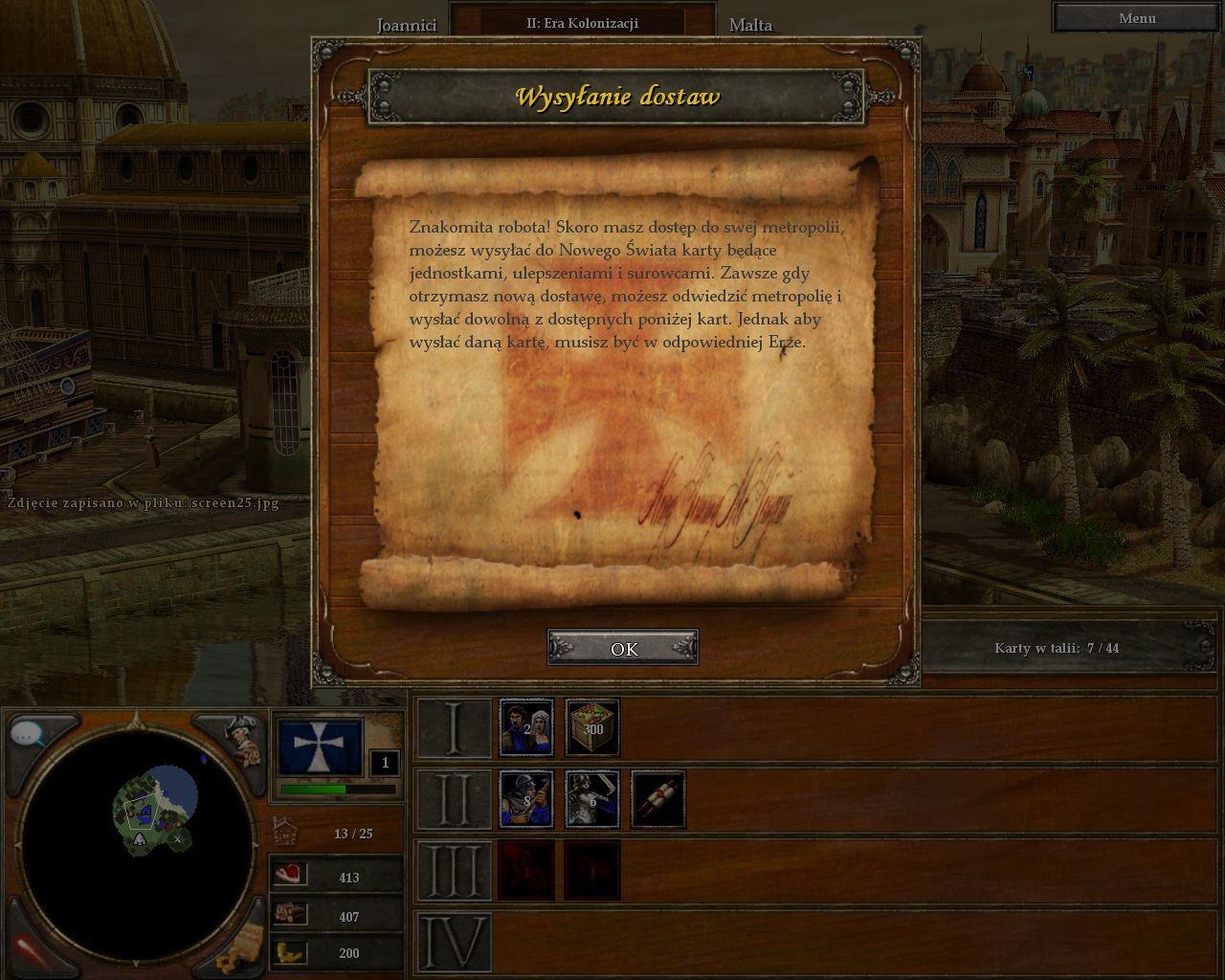1225x980 pixels.
Task: Confirm the shipment dialog with OK
Action: pos(623,648)
